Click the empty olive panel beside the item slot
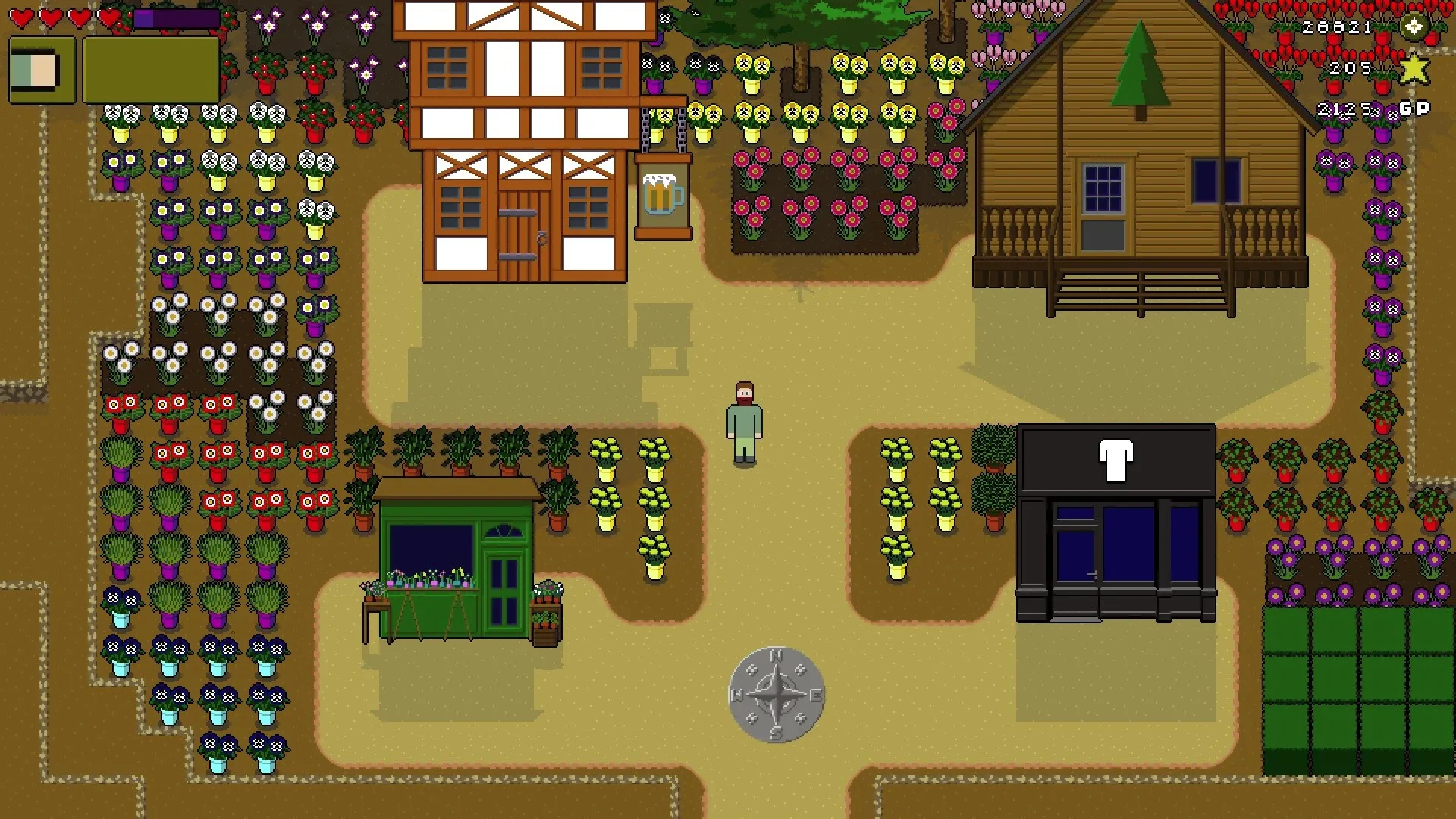 [150, 70]
